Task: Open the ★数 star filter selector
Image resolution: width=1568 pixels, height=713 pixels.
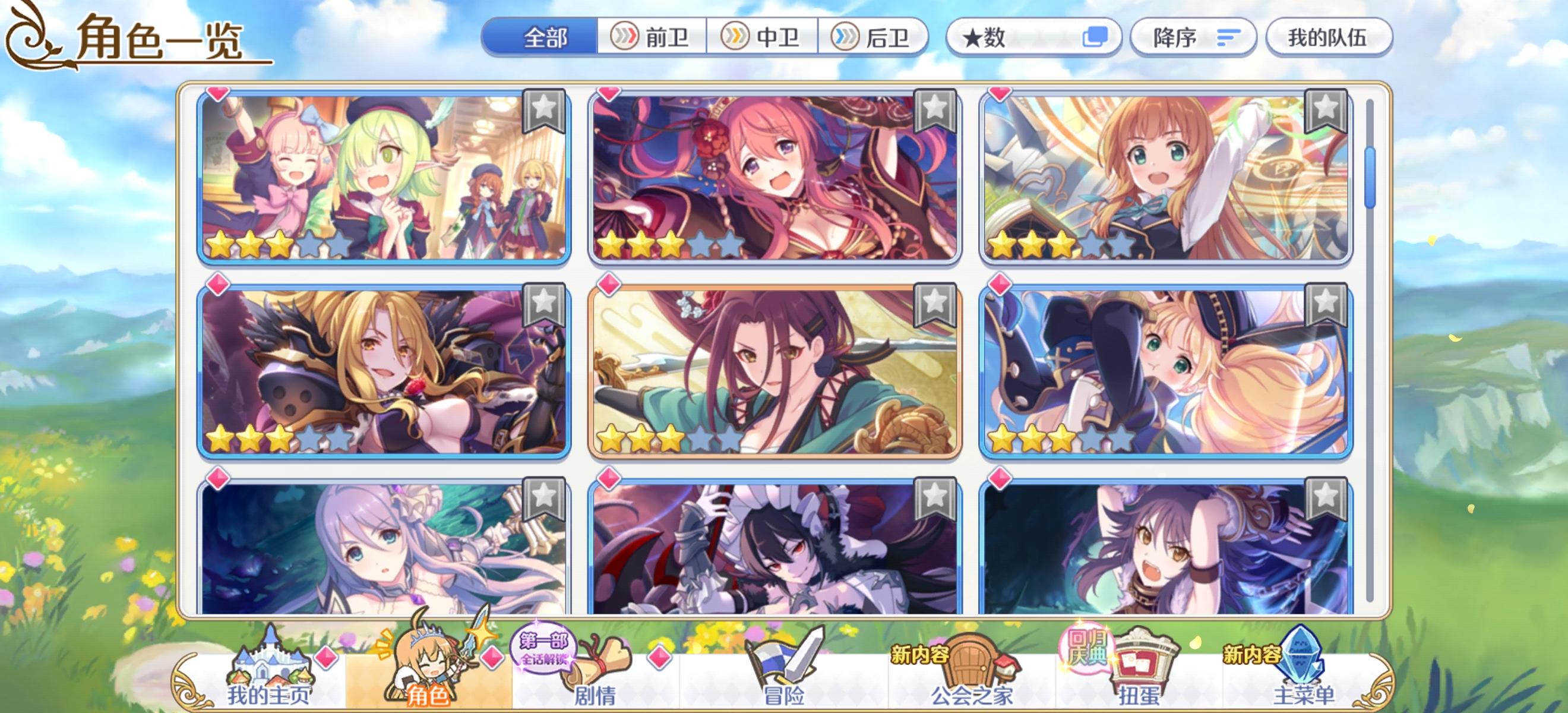Action: pyautogui.click(x=1032, y=38)
